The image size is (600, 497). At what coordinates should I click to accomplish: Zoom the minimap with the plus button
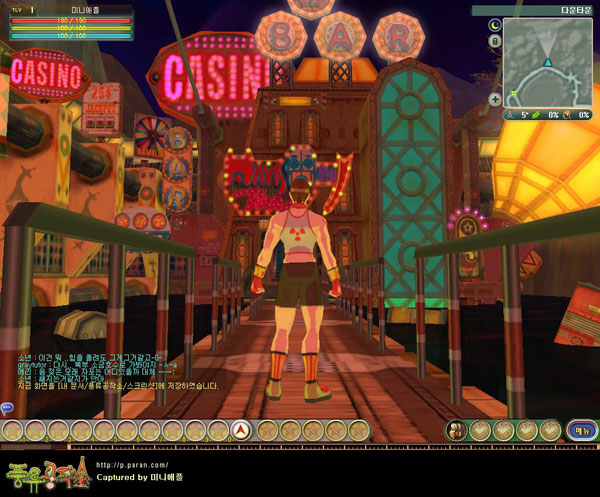[495, 99]
